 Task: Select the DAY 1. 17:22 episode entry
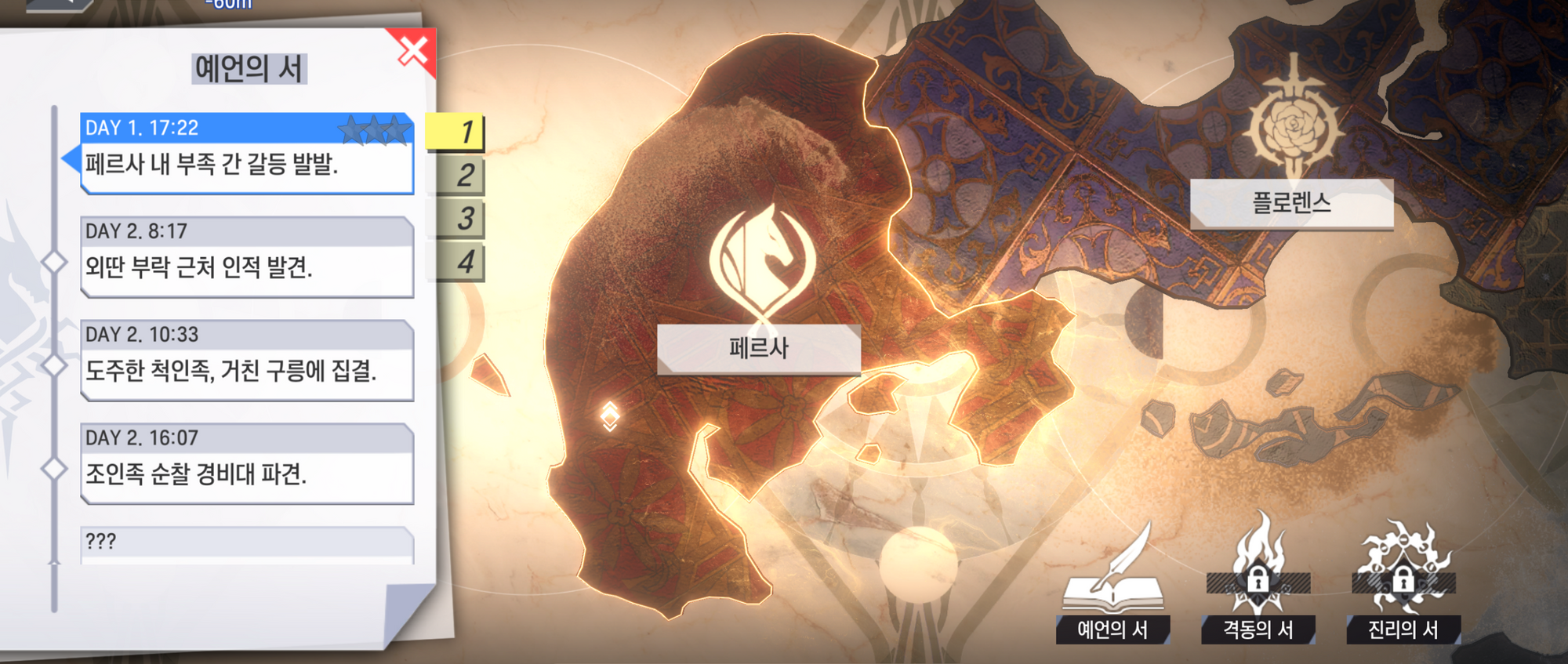(246, 153)
